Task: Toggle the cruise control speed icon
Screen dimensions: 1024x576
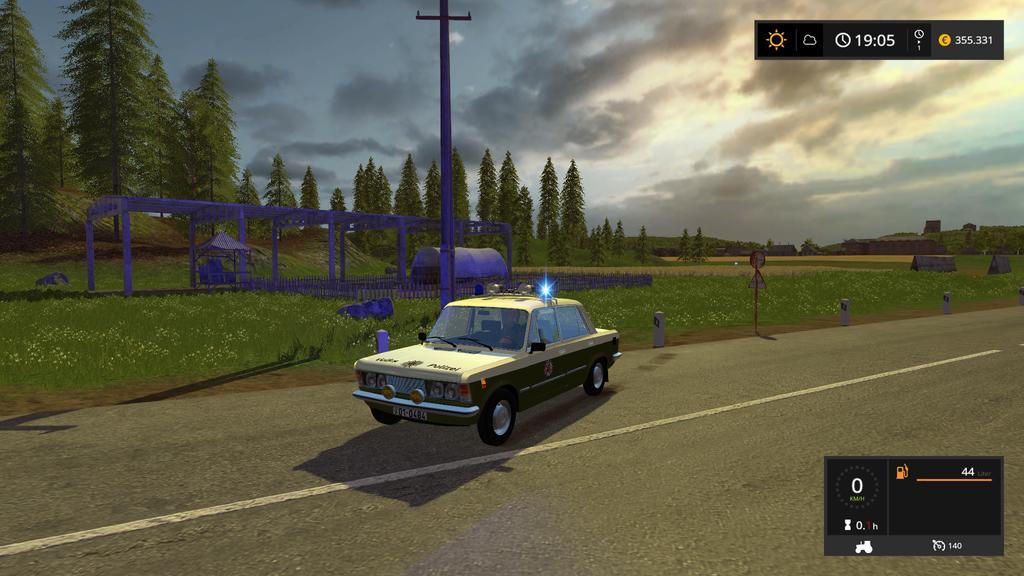Action: coord(937,546)
